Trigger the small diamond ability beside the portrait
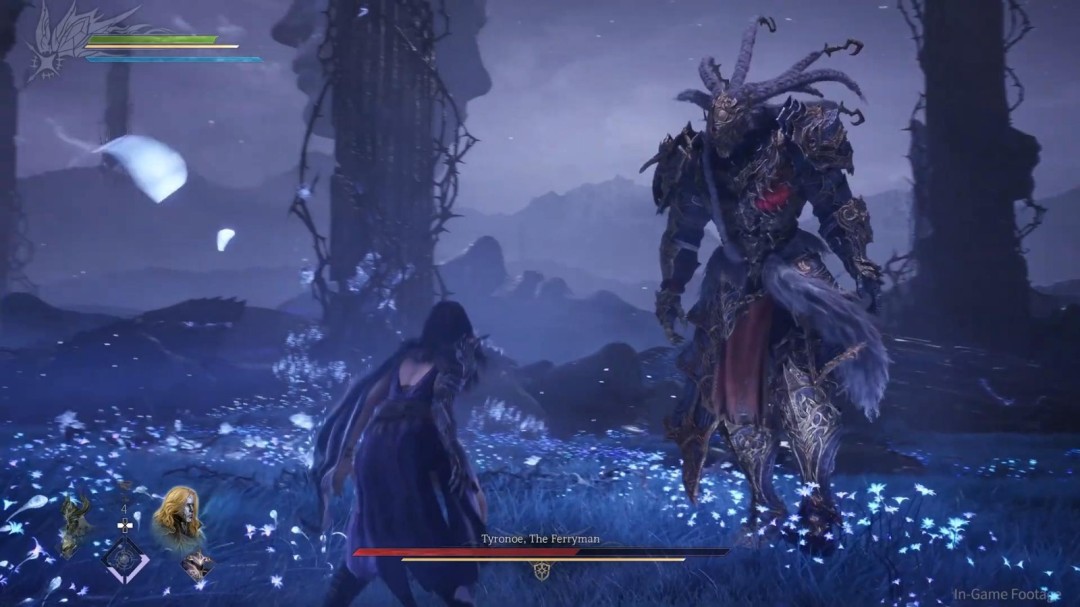The width and height of the screenshot is (1080, 607). [197, 566]
